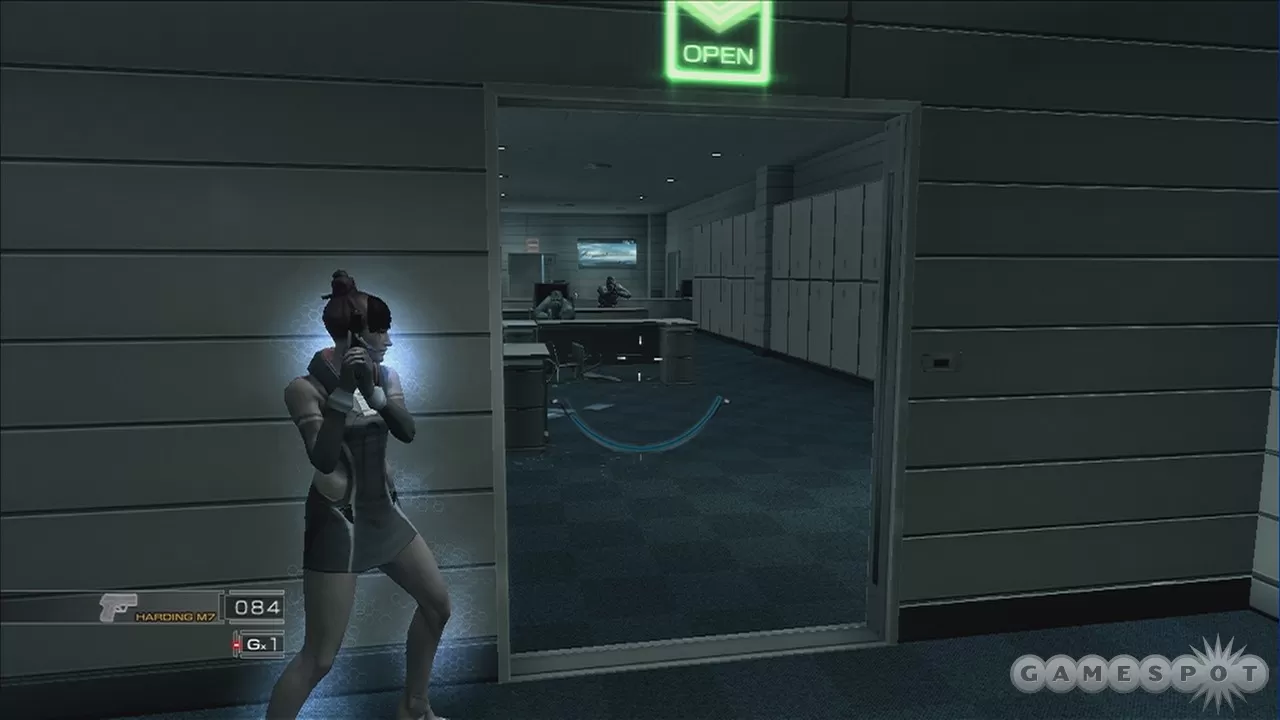1280x720 pixels.
Task: Select the Harding M7 pistol icon
Action: [x=115, y=605]
